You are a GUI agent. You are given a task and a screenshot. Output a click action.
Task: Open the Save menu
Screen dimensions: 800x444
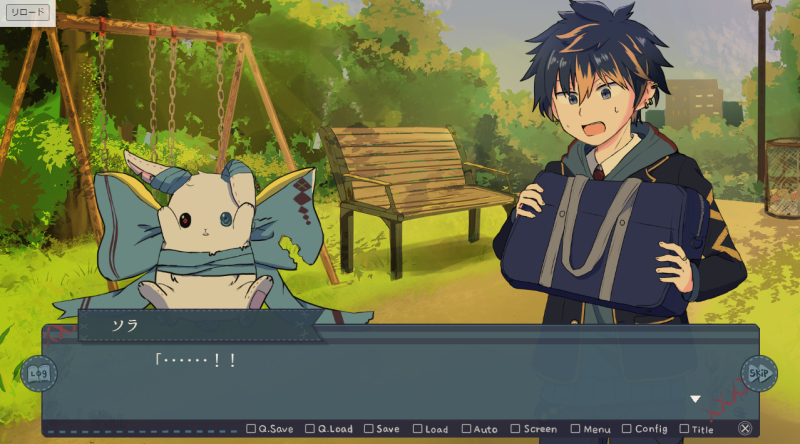point(382,429)
